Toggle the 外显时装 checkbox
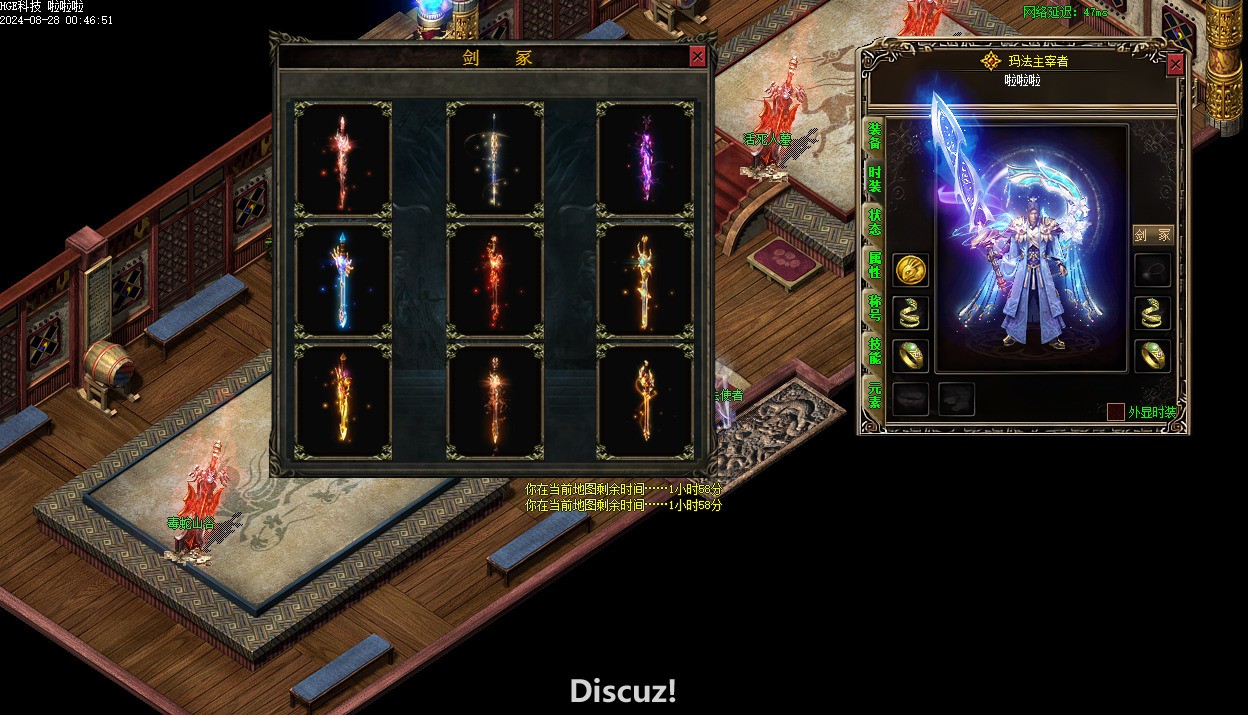The image size is (1248, 715). pyautogui.click(x=1115, y=412)
